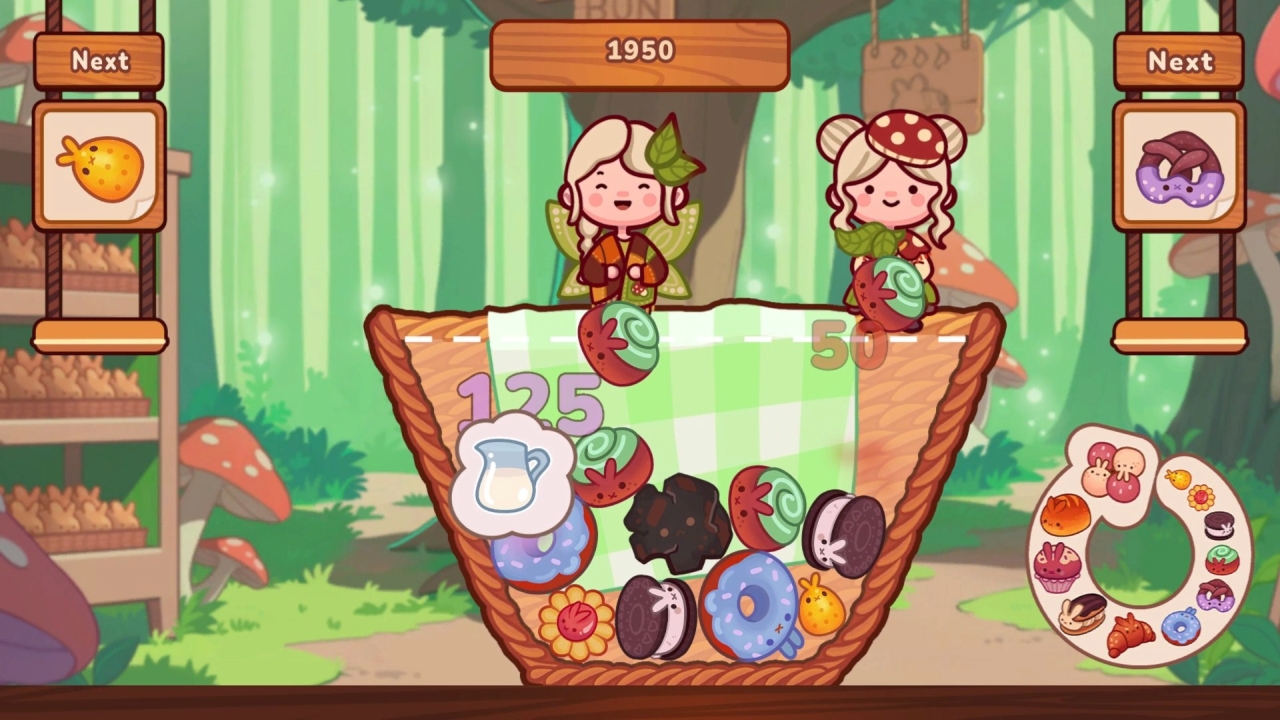Select the left Next sign label
The image size is (1280, 720).
pyautogui.click(x=98, y=62)
